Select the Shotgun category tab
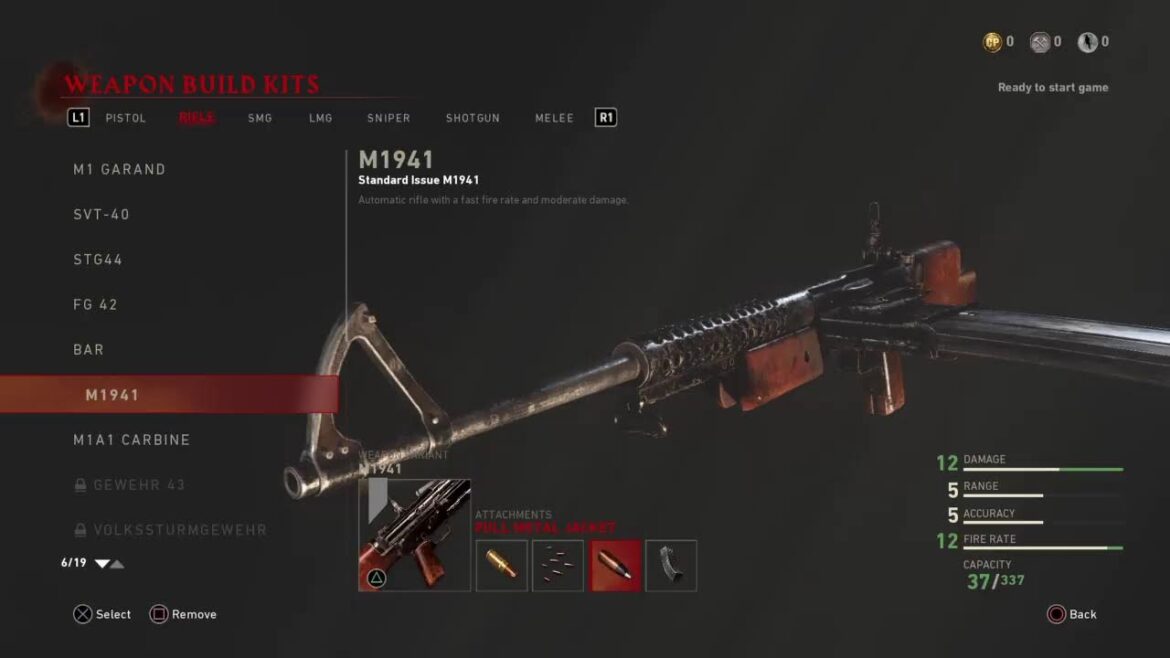 (472, 118)
